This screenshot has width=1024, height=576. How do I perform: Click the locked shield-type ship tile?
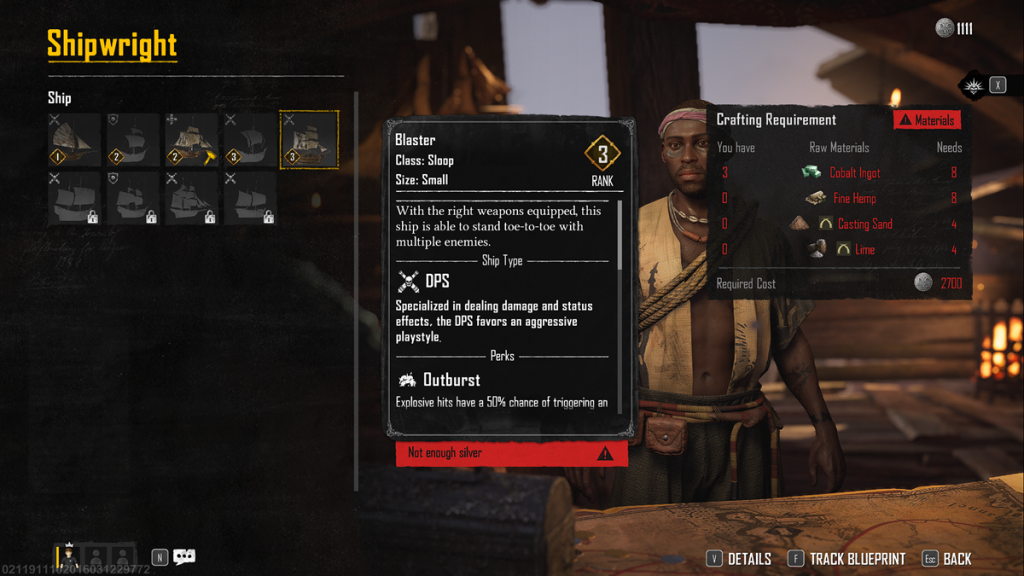point(134,198)
